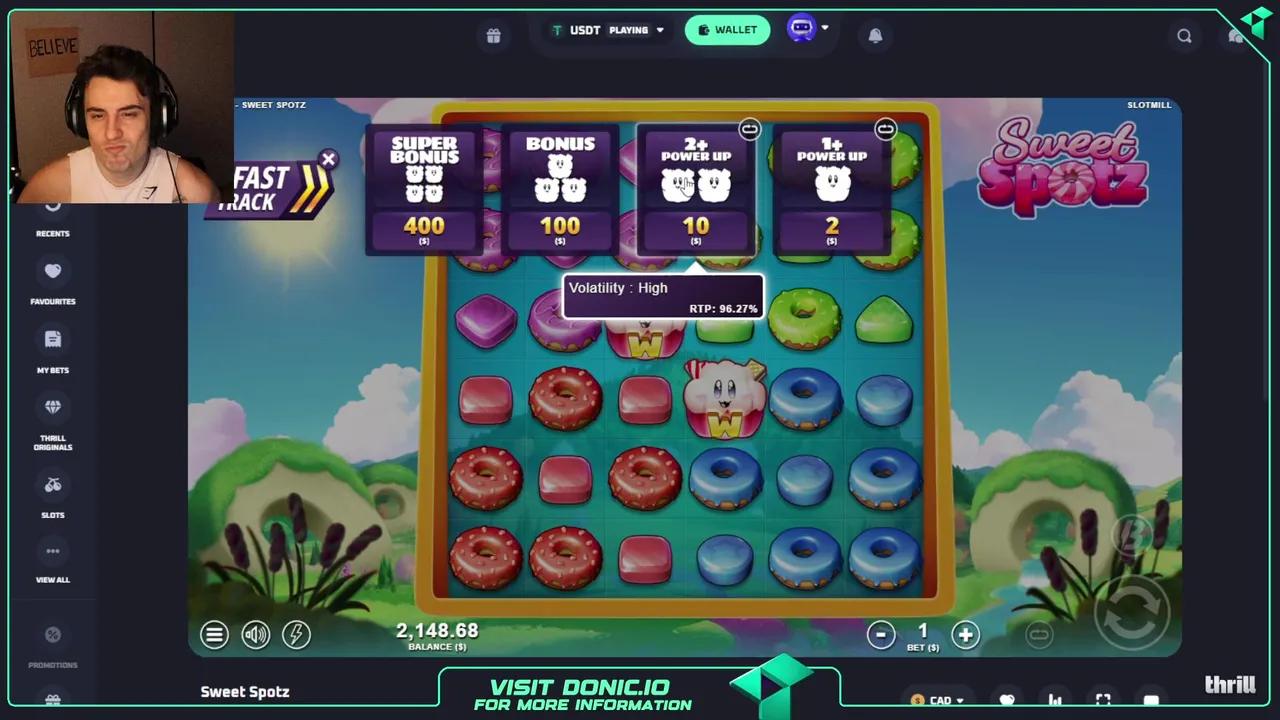Screen dimensions: 1280x720
Task: Open the gift rewards icon
Action: 493,35
